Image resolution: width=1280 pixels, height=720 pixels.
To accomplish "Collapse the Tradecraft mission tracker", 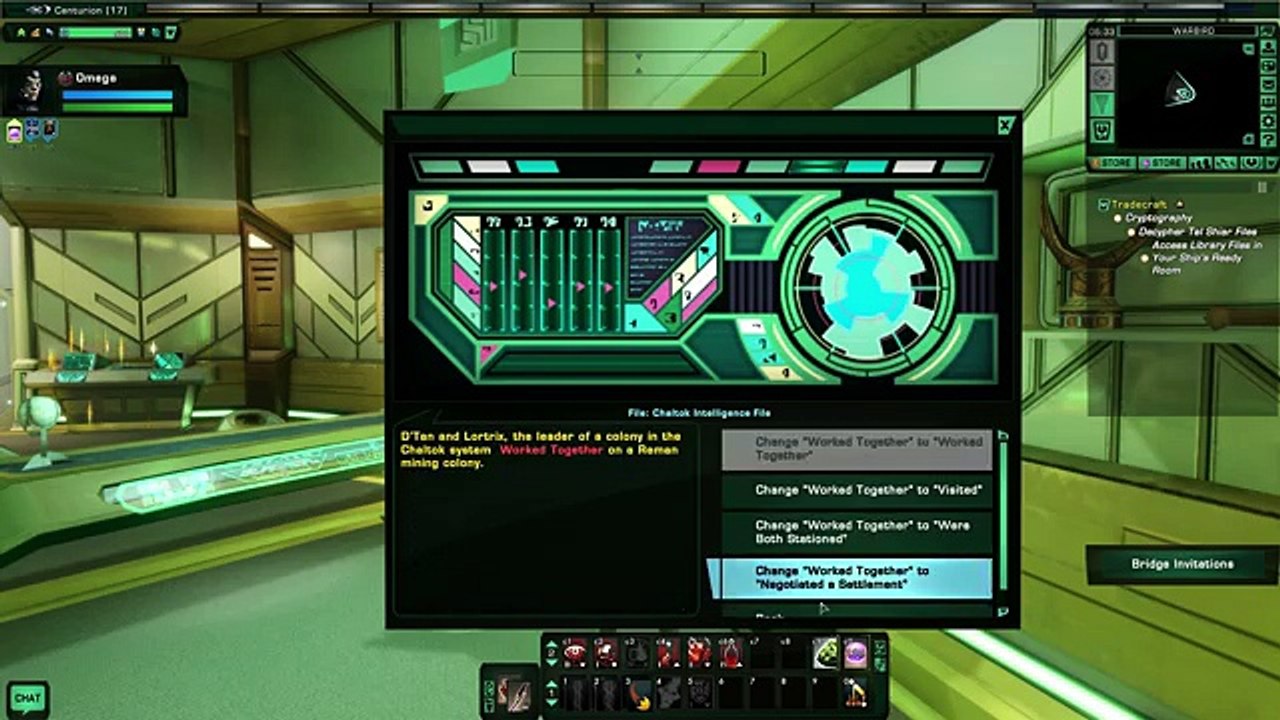I will [x=1104, y=204].
